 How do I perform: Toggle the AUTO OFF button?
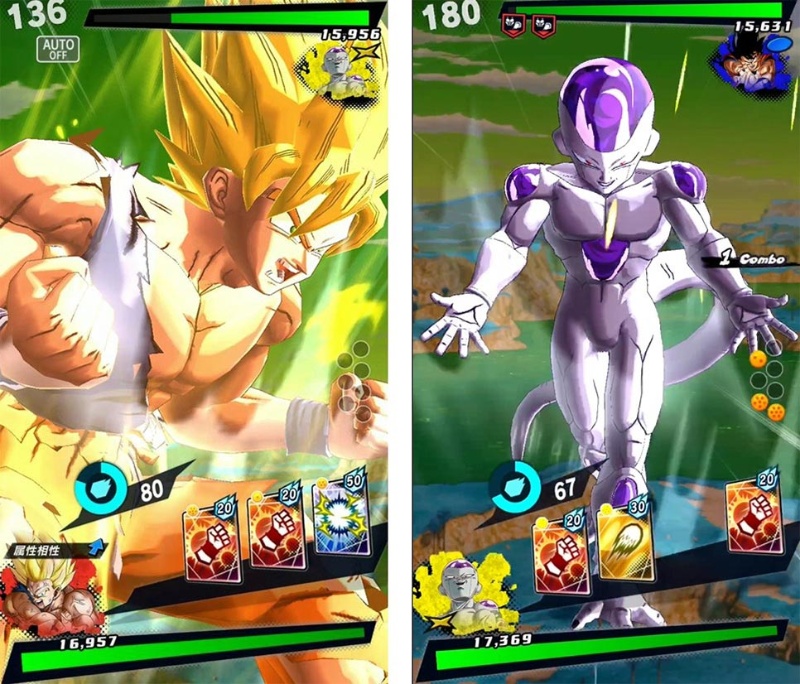tap(59, 49)
